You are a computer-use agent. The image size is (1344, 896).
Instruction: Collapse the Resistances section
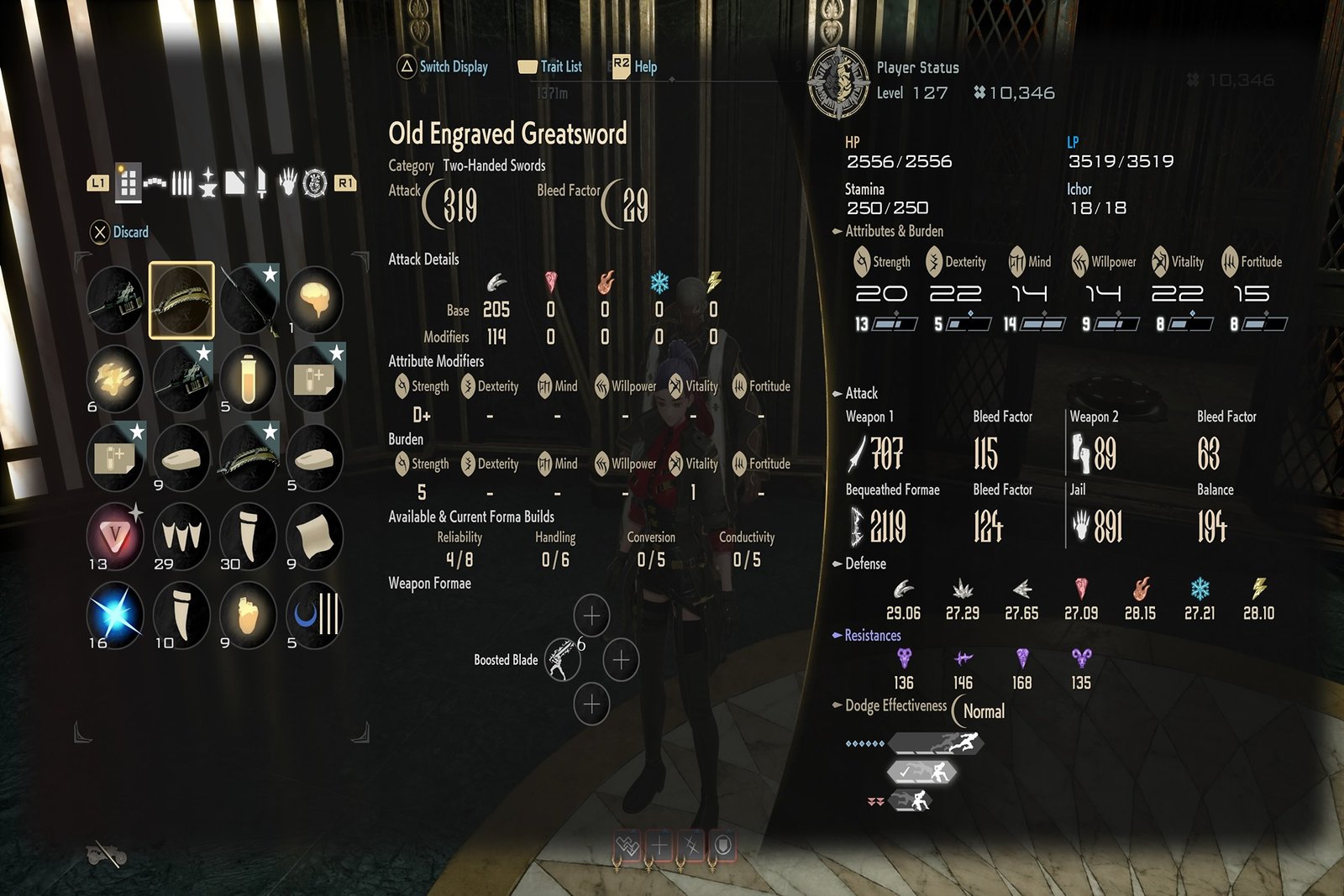pyautogui.click(x=837, y=636)
